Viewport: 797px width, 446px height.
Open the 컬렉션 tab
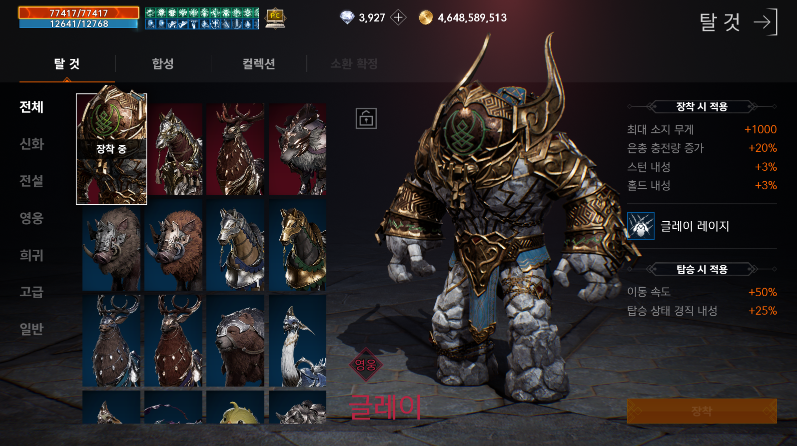pos(261,65)
